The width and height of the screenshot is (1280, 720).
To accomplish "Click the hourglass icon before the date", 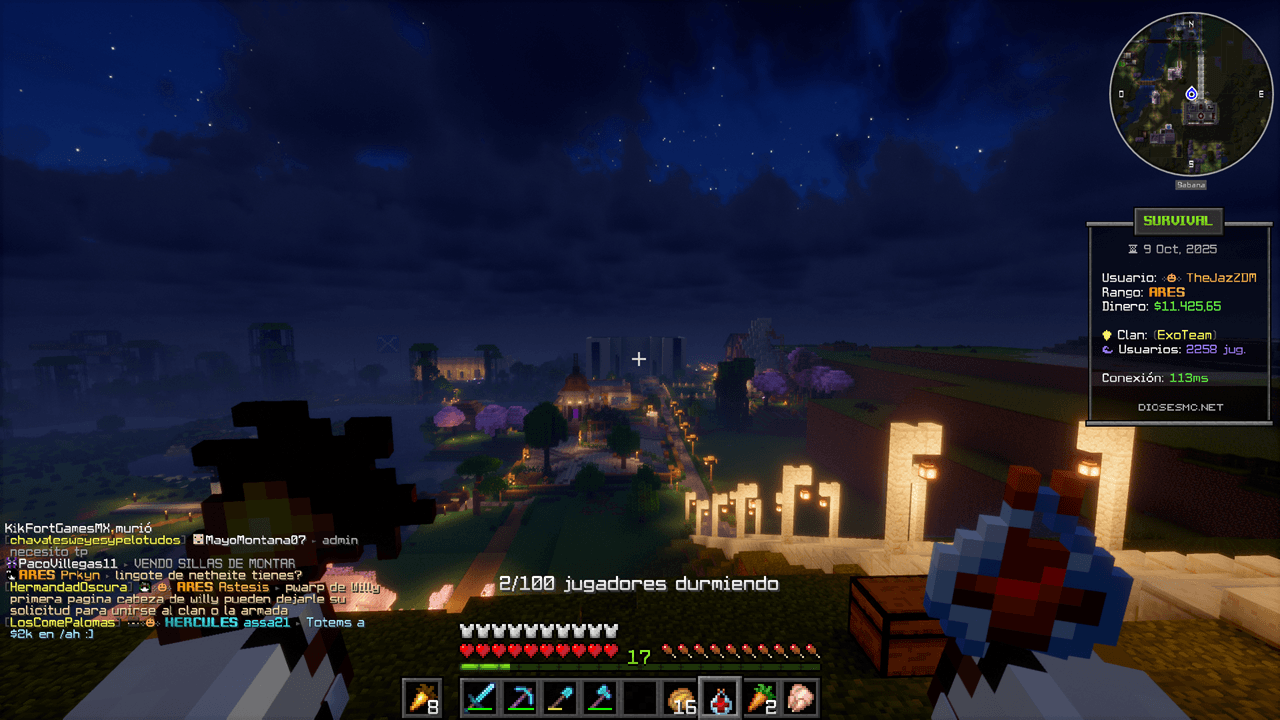I will tap(1132, 248).
